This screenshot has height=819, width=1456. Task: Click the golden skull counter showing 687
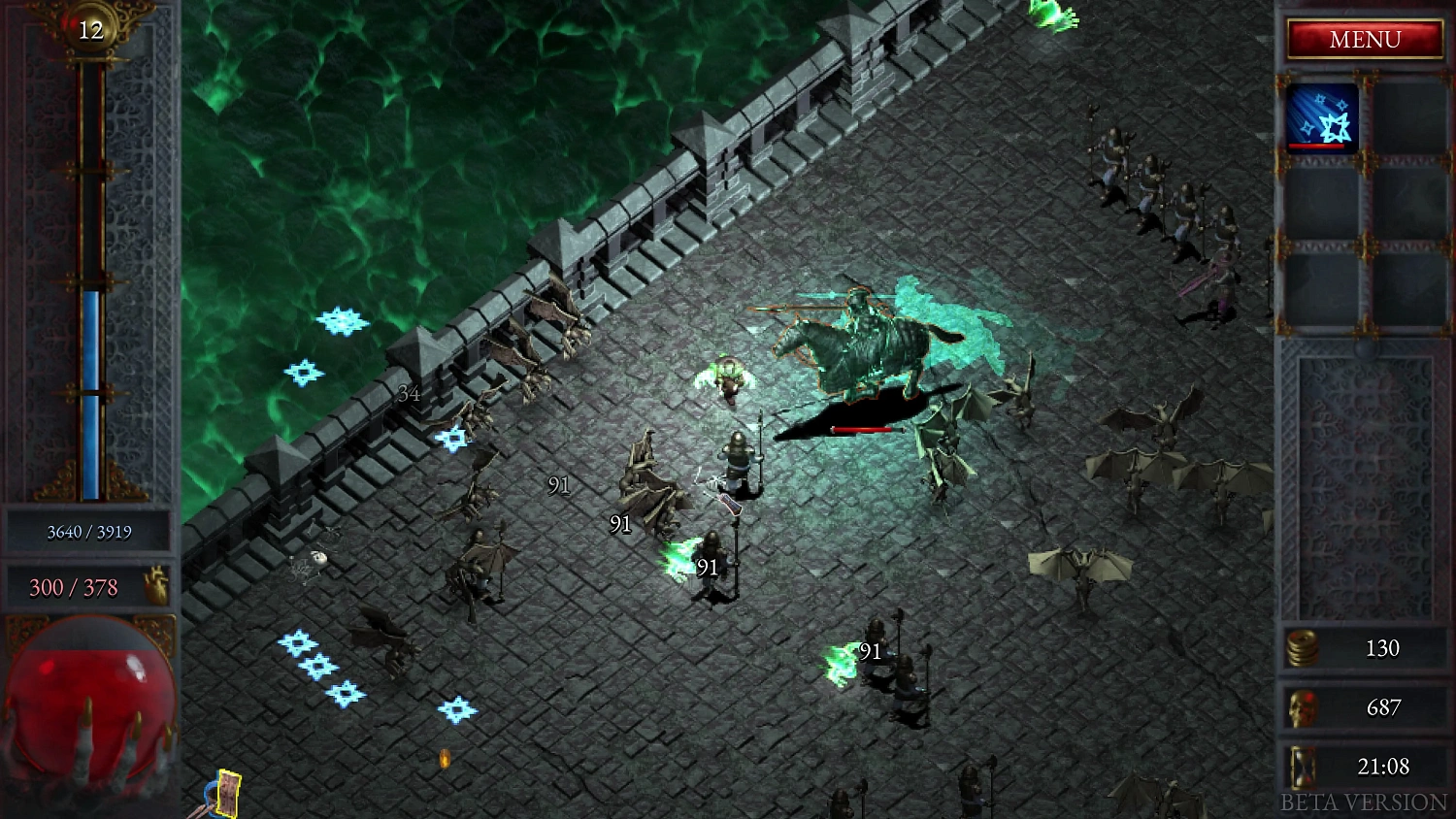point(1305,707)
